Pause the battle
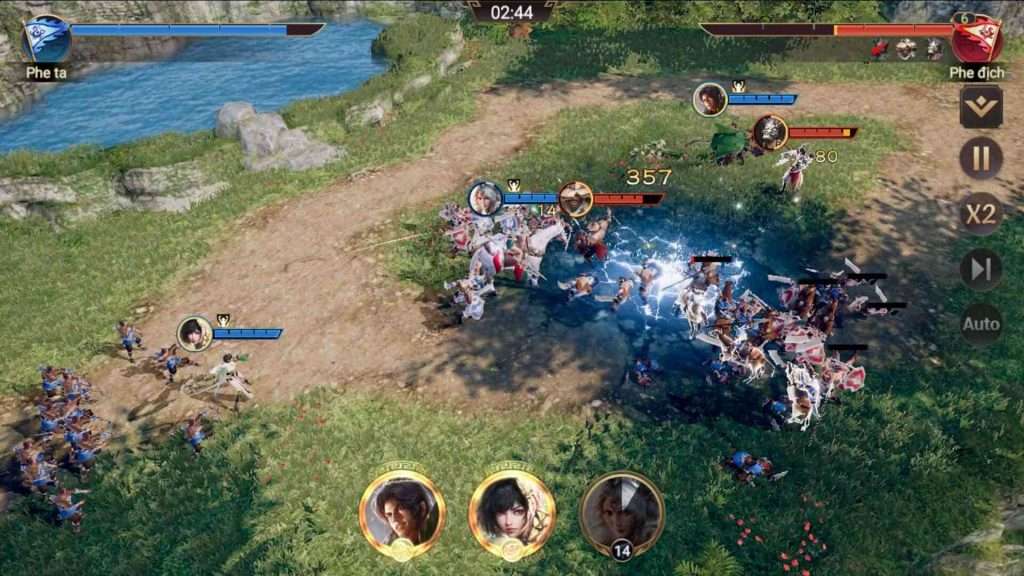The width and height of the screenshot is (1024, 576). (x=981, y=158)
